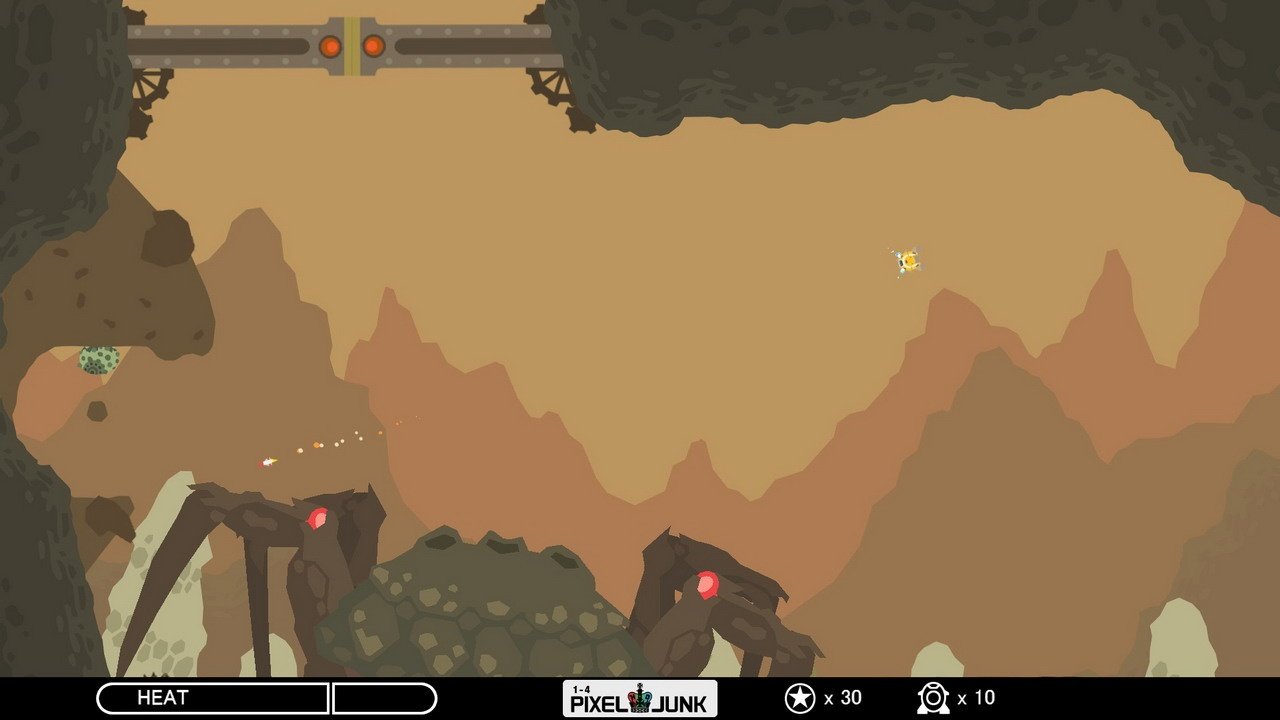
Task: Click the x 10 survivor counter text
Action: coord(978,697)
